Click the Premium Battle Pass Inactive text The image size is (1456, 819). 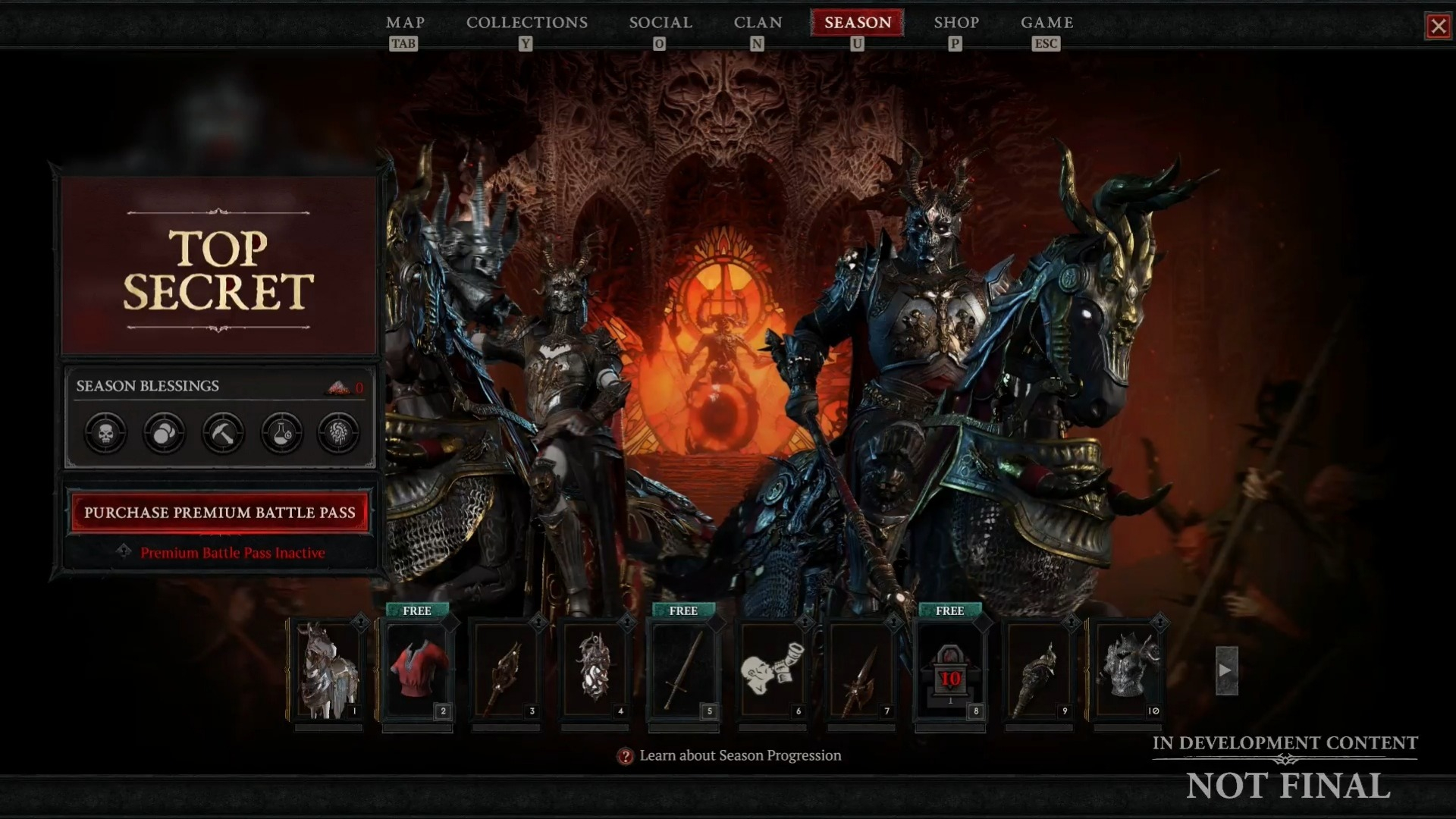click(x=233, y=553)
